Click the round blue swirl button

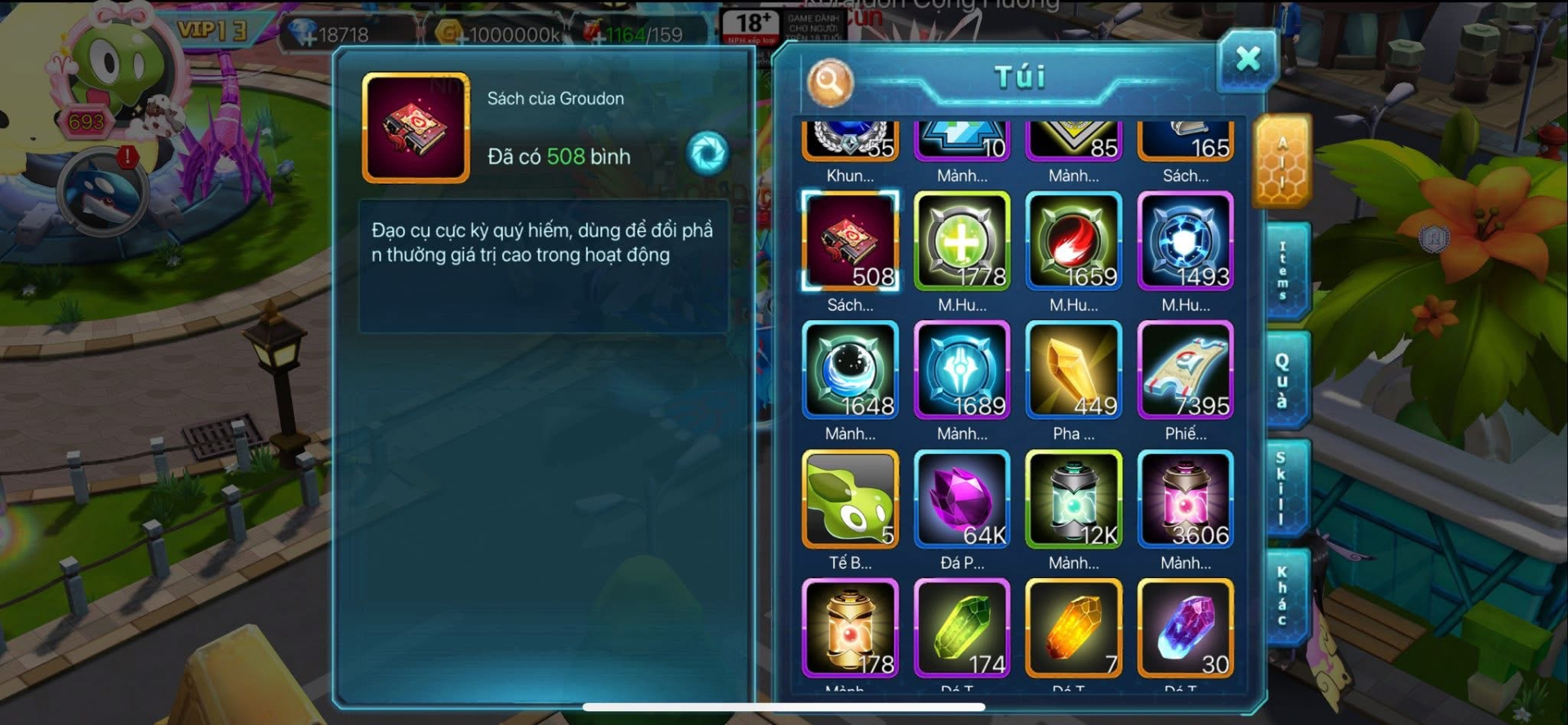click(707, 153)
